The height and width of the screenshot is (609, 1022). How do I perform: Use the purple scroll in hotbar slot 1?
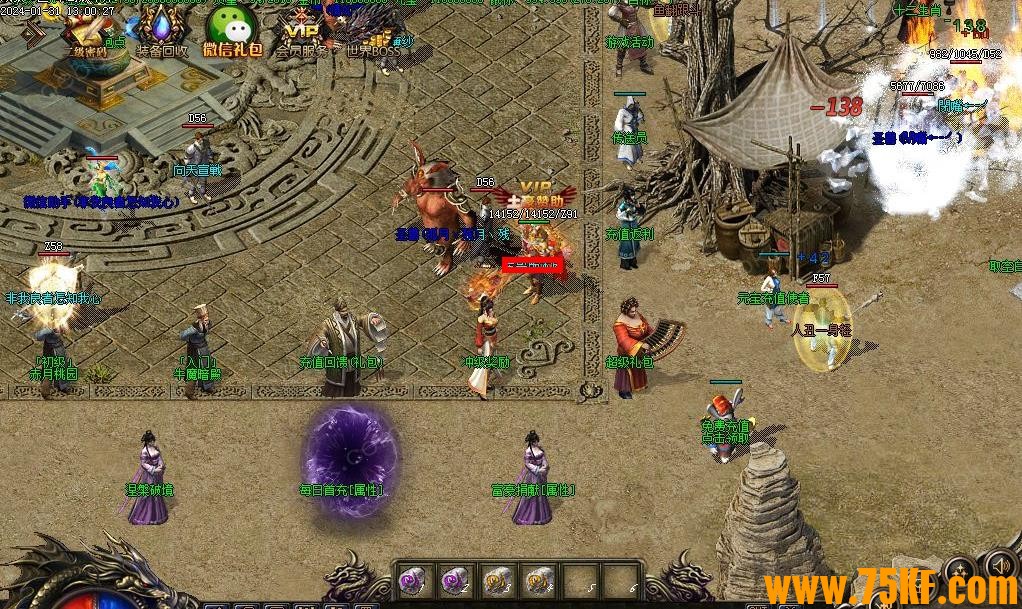click(413, 579)
